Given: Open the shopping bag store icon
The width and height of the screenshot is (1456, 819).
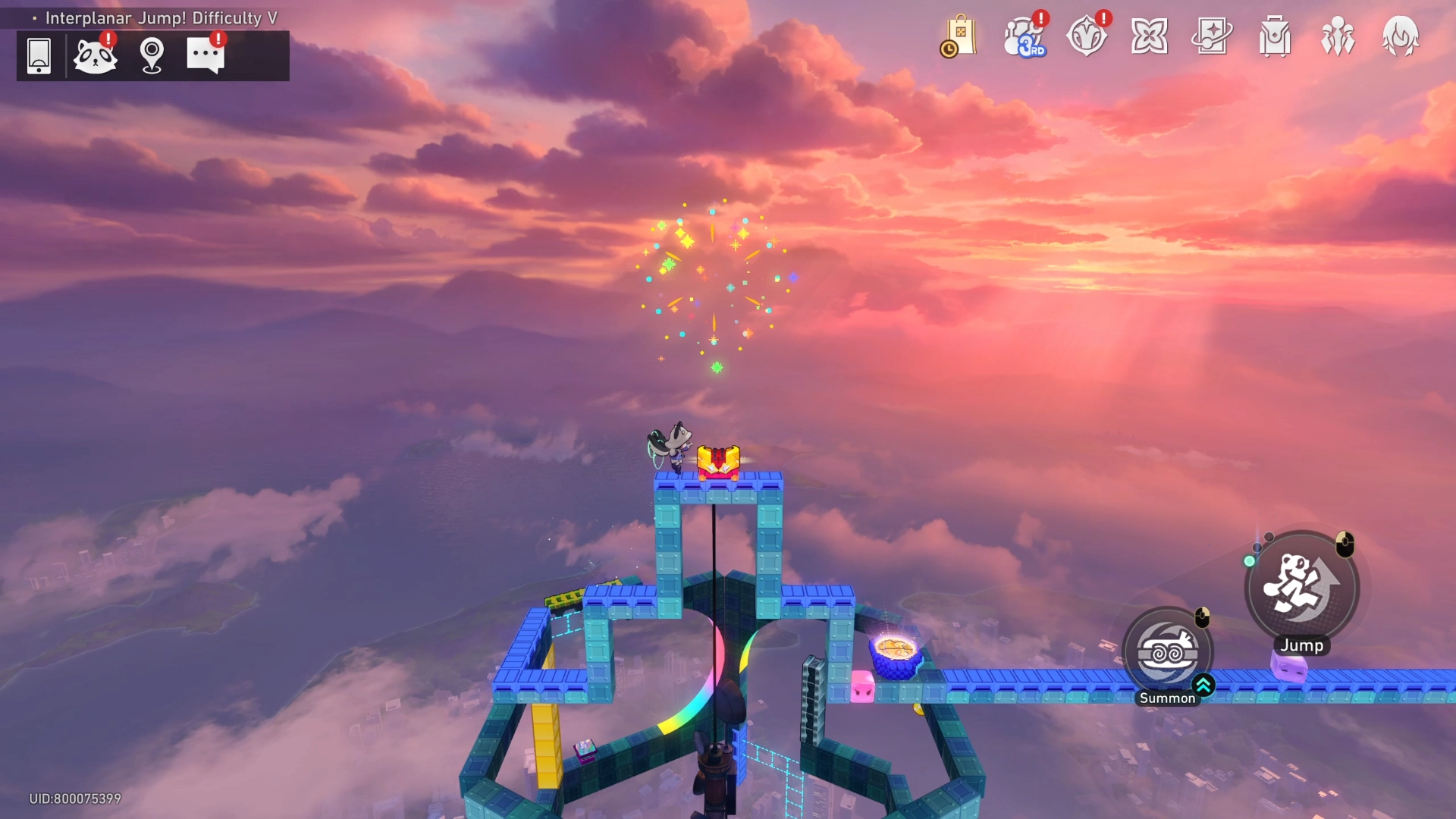Looking at the screenshot, I should click(x=959, y=36).
